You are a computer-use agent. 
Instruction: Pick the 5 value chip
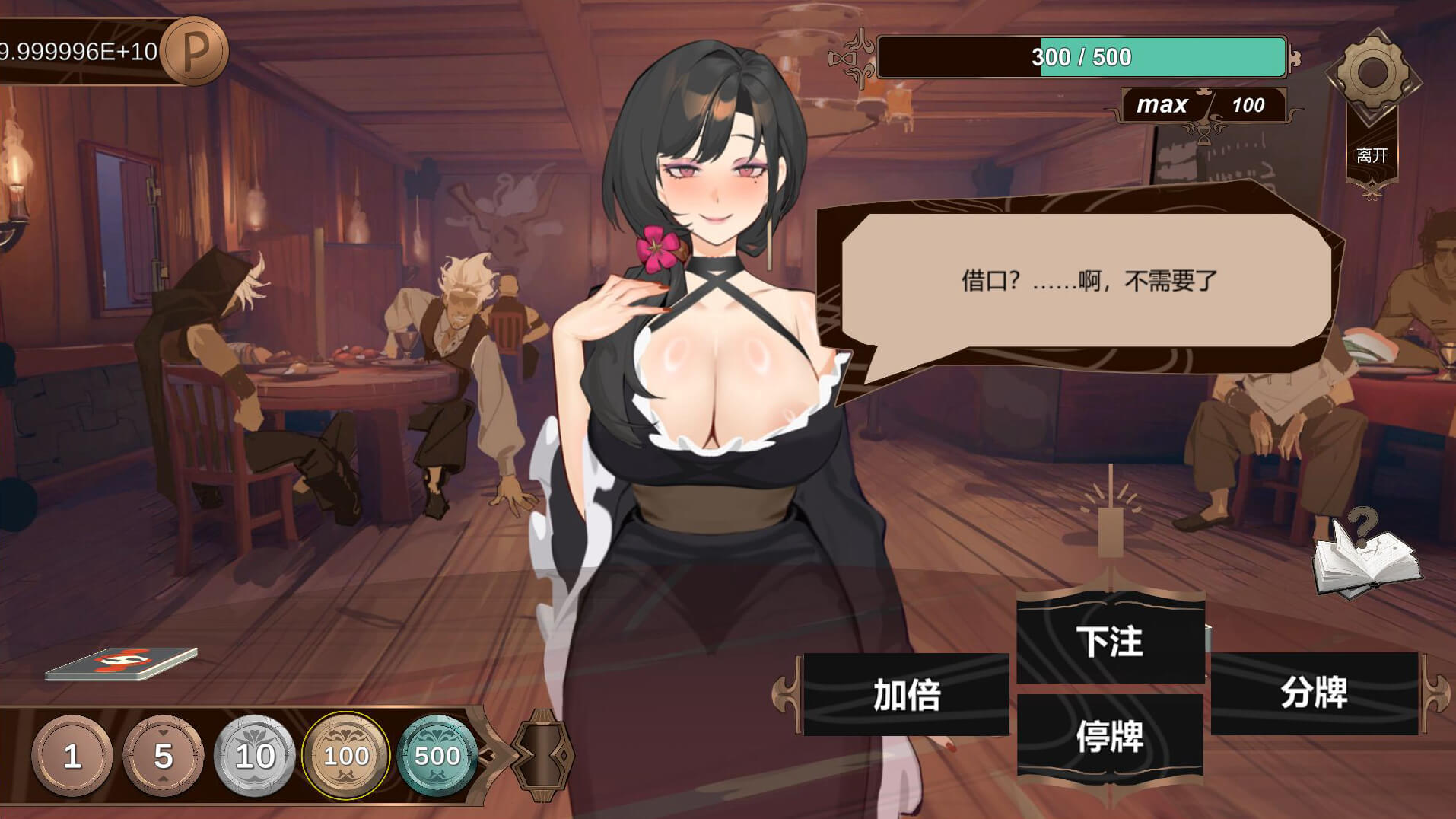[x=163, y=756]
